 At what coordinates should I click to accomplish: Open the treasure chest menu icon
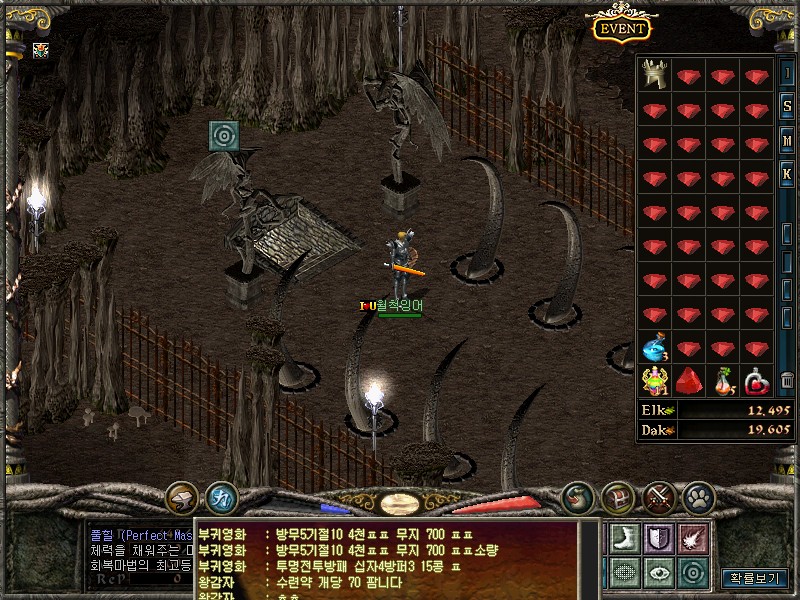(x=618, y=495)
